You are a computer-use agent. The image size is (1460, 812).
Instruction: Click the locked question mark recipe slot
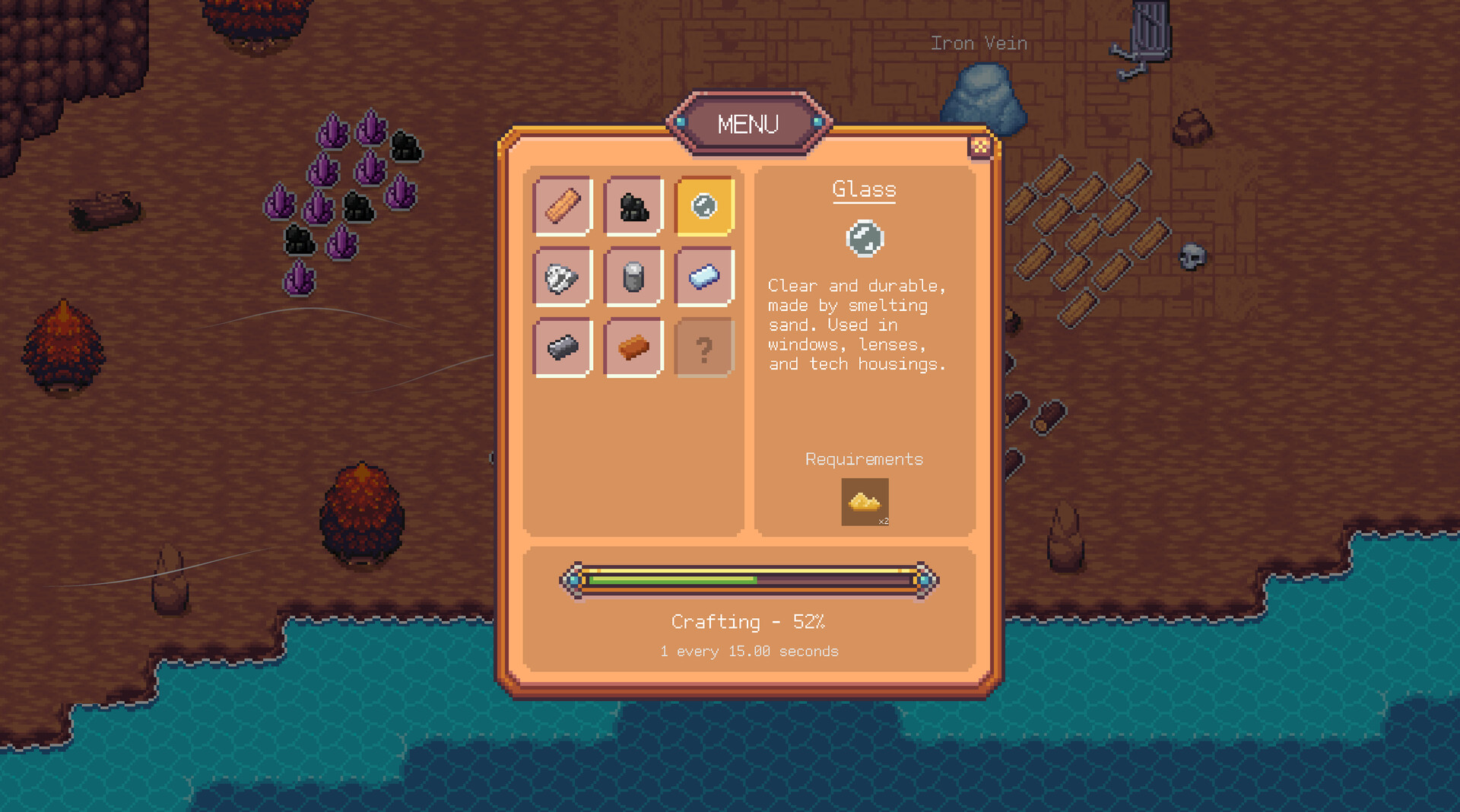[704, 347]
